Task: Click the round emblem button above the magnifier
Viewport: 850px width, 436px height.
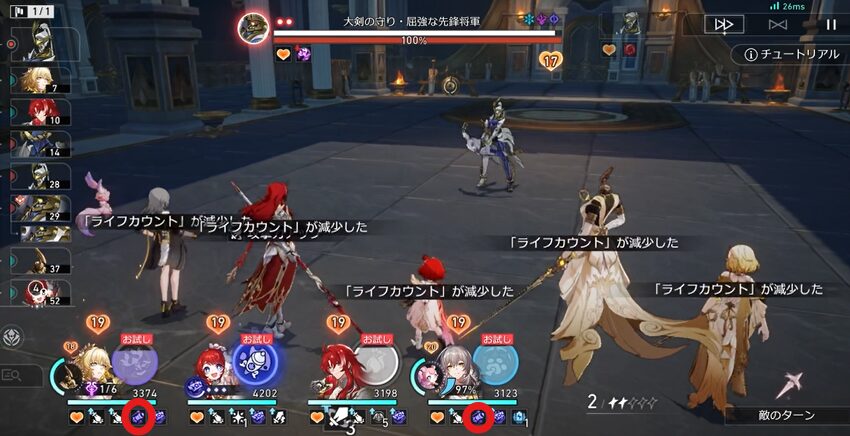Action: [13, 337]
